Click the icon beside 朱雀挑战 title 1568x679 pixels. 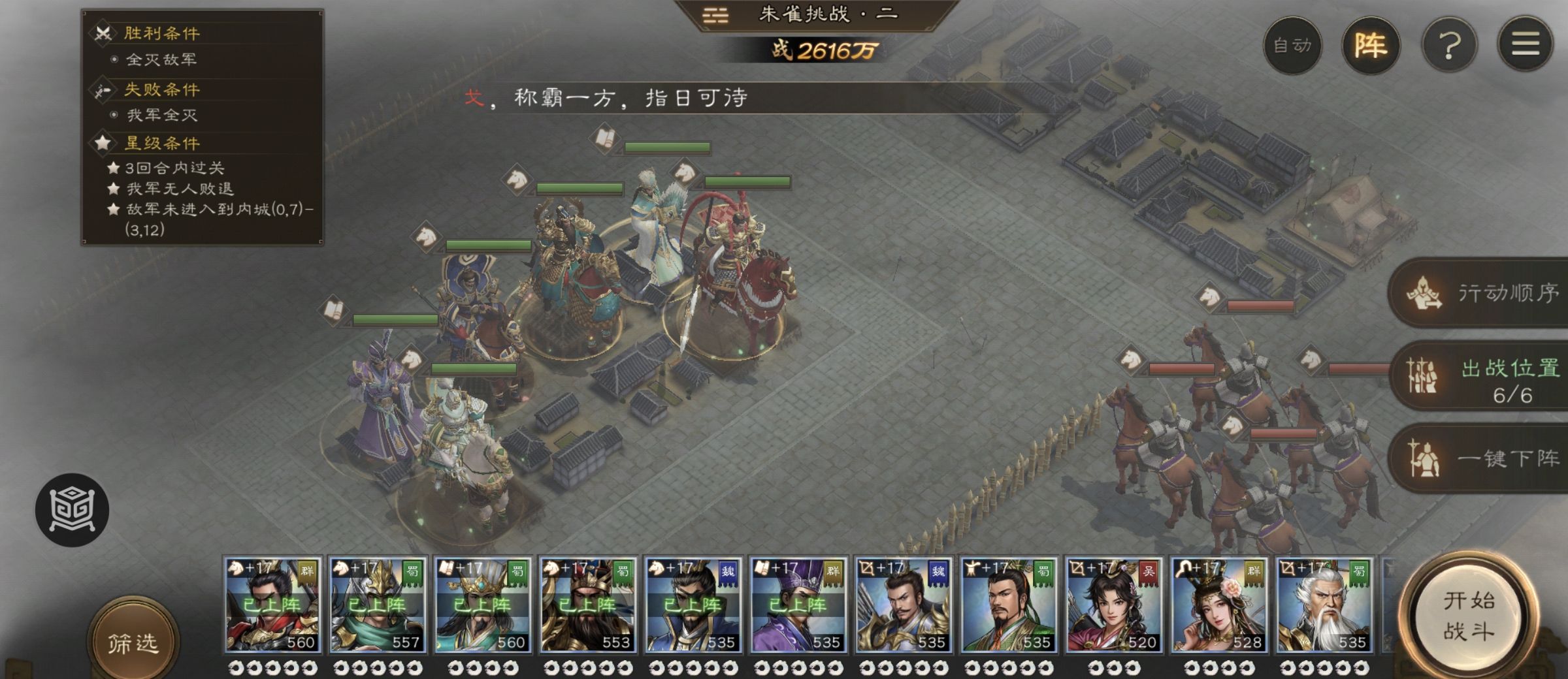[x=715, y=15]
